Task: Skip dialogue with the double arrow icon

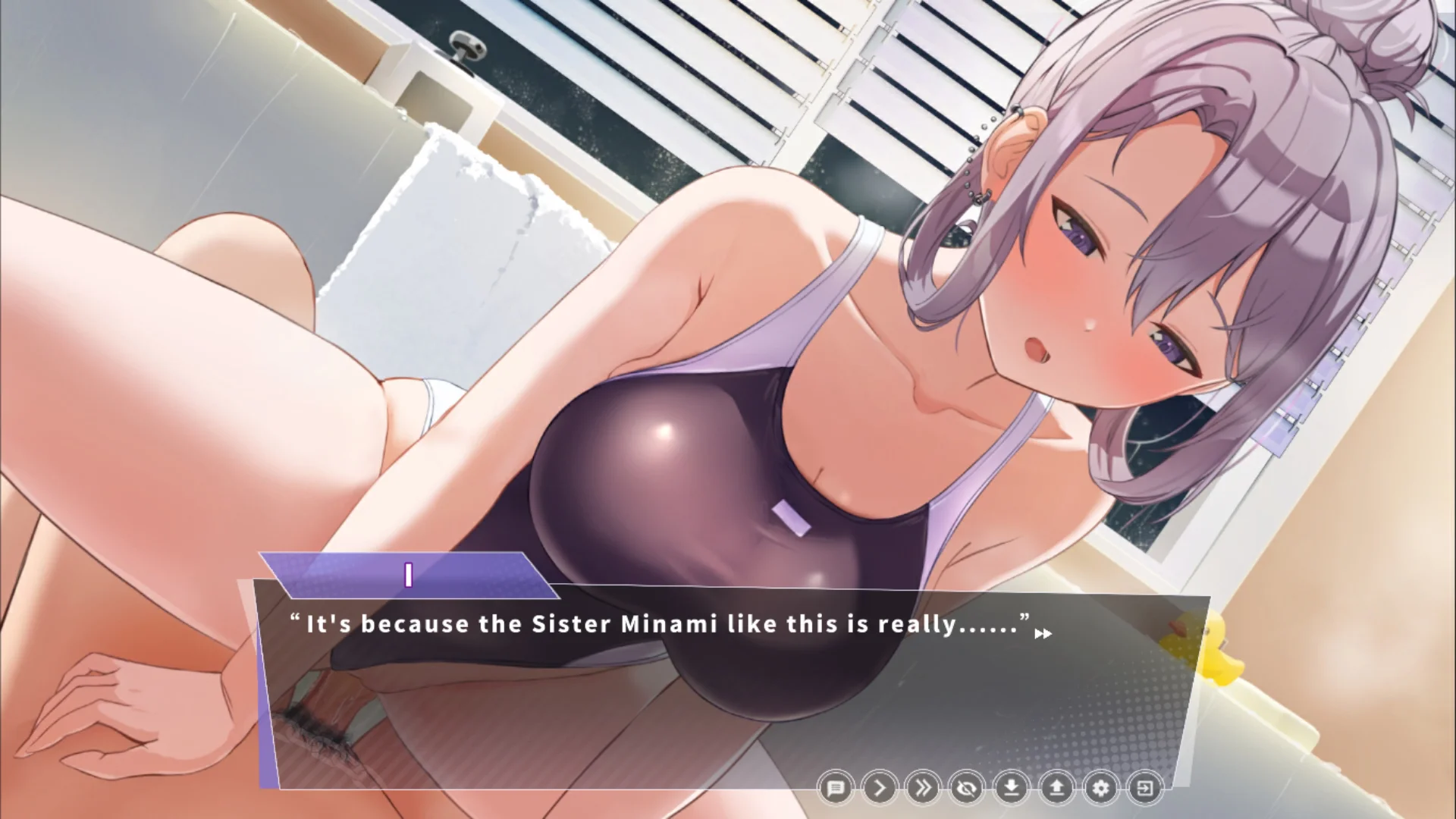Action: [x=924, y=789]
